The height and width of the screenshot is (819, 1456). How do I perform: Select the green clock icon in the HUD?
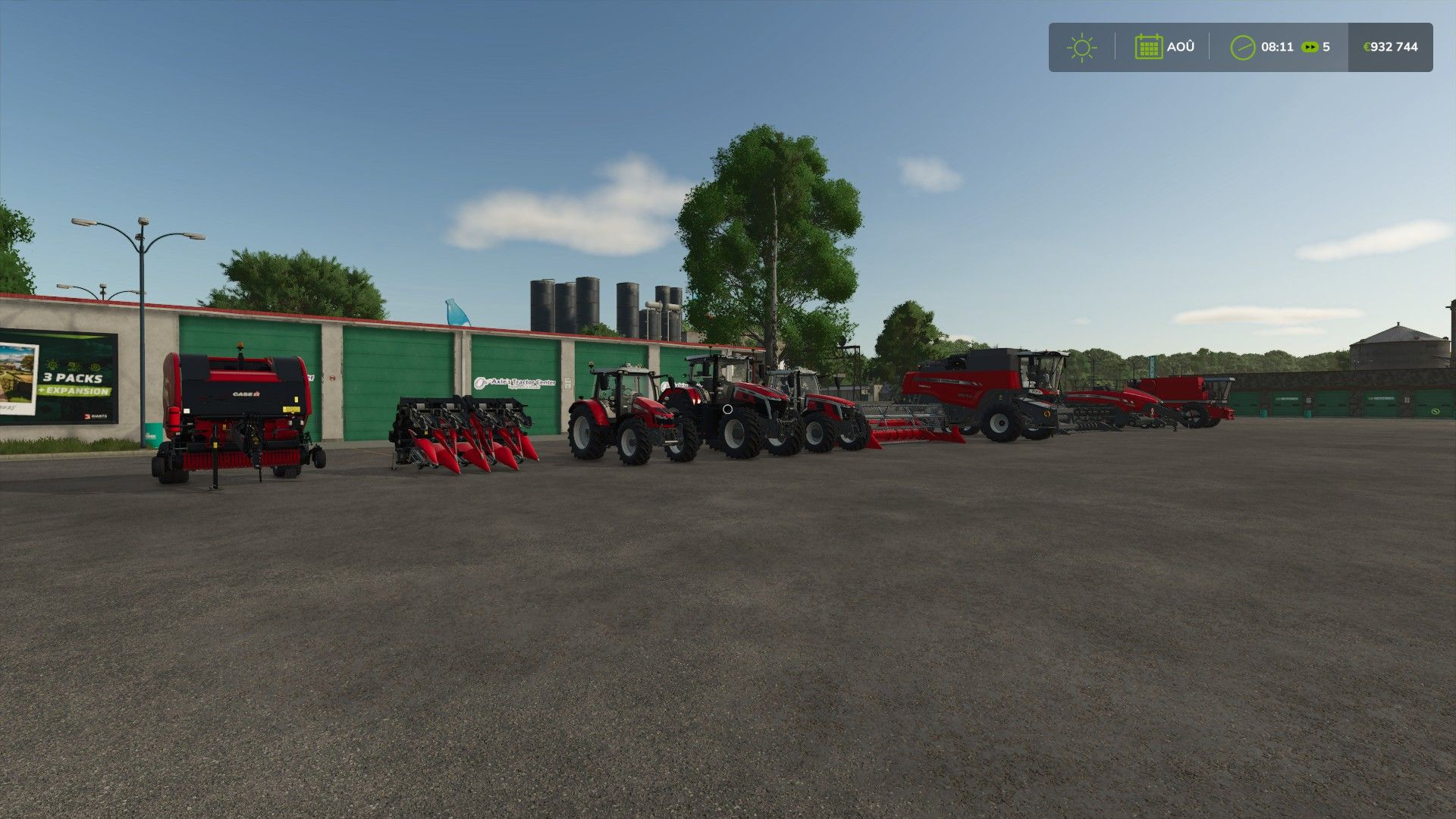tap(1243, 46)
